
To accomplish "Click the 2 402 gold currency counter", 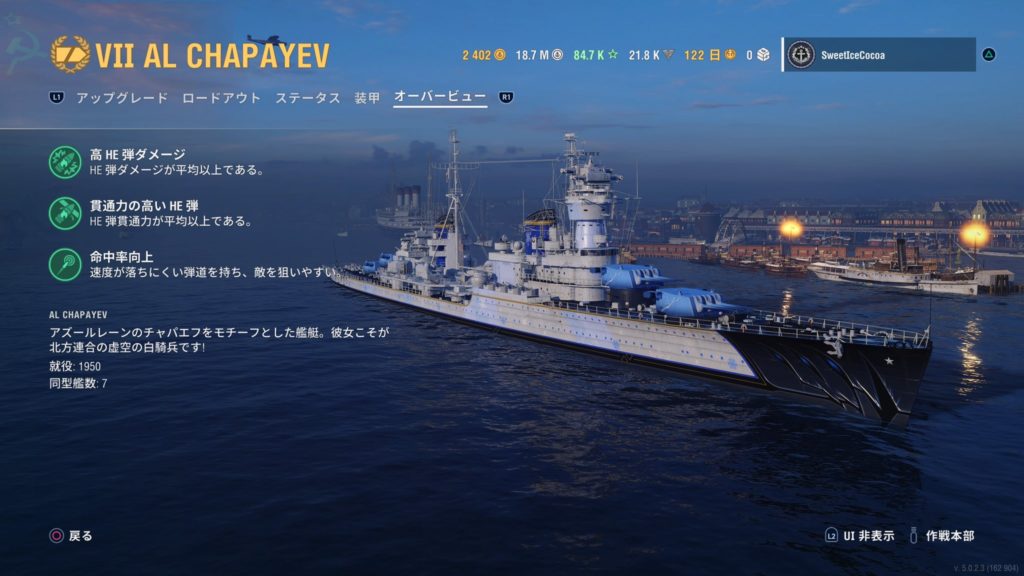I will click(484, 55).
